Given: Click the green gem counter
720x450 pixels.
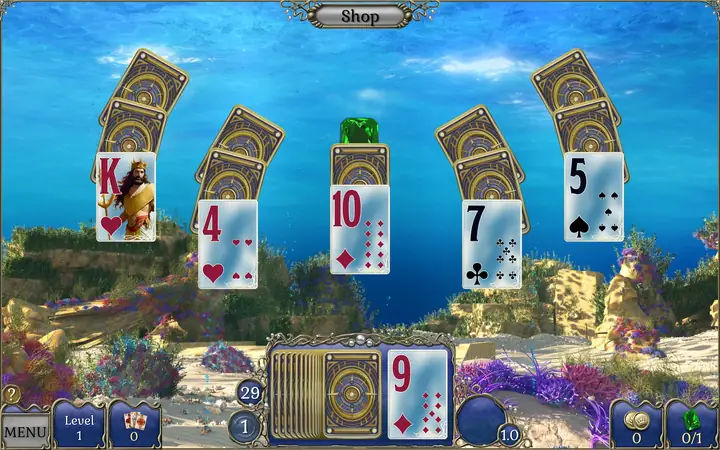Looking at the screenshot, I should pyautogui.click(x=692, y=424).
